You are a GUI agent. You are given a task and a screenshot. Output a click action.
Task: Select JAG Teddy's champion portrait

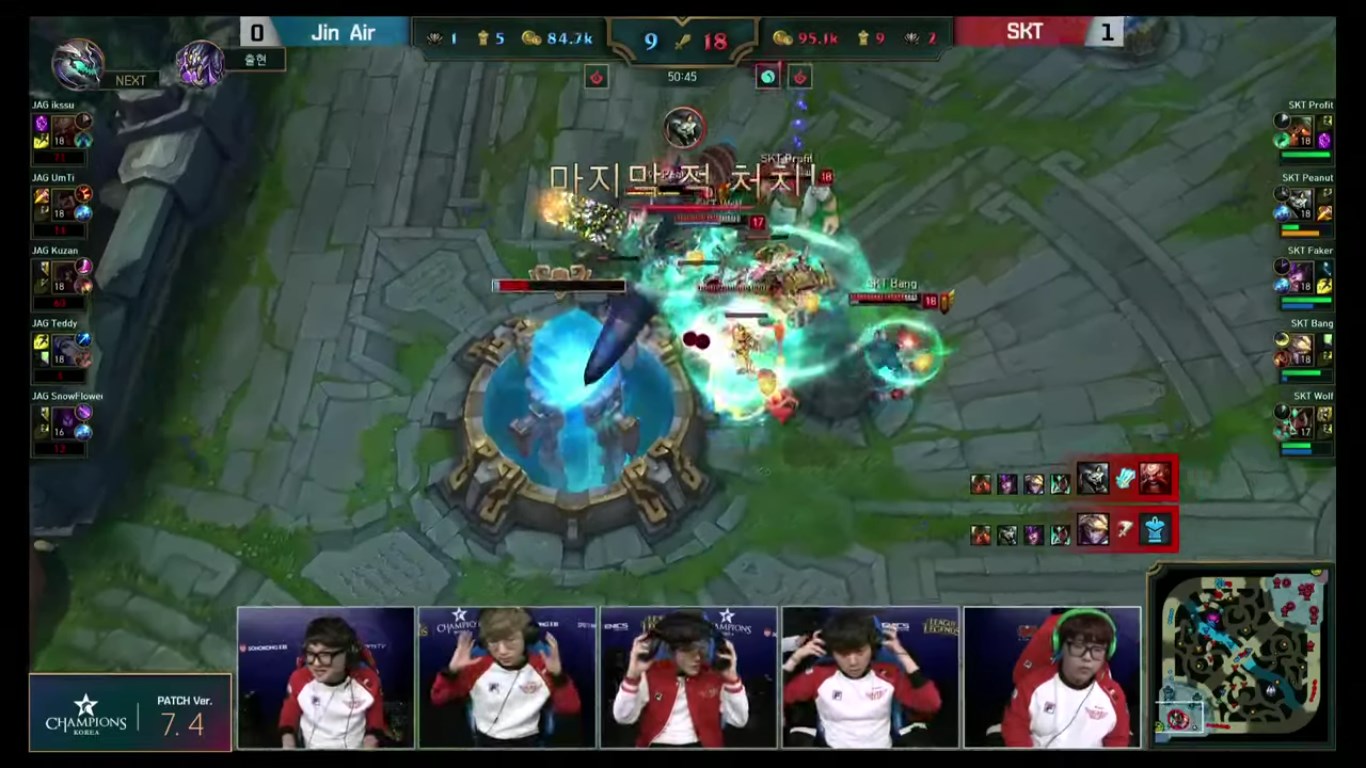[65, 346]
